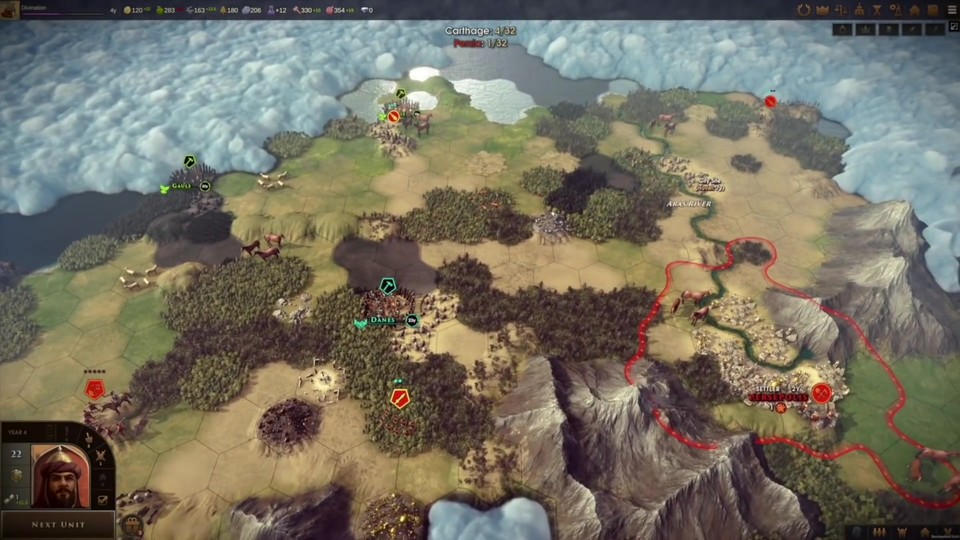
Task: Open the leader portrait panel
Action: click(59, 476)
